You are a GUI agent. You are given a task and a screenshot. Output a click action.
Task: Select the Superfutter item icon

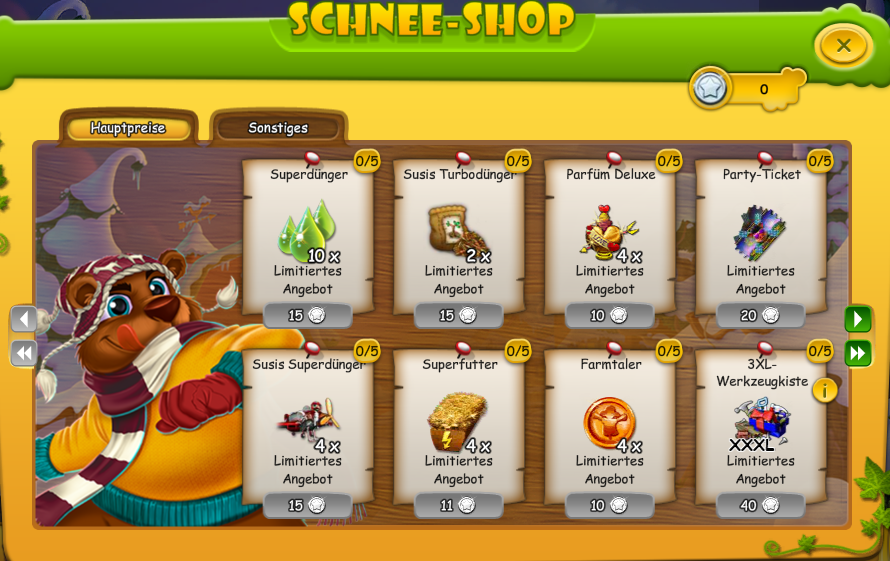pos(456,420)
